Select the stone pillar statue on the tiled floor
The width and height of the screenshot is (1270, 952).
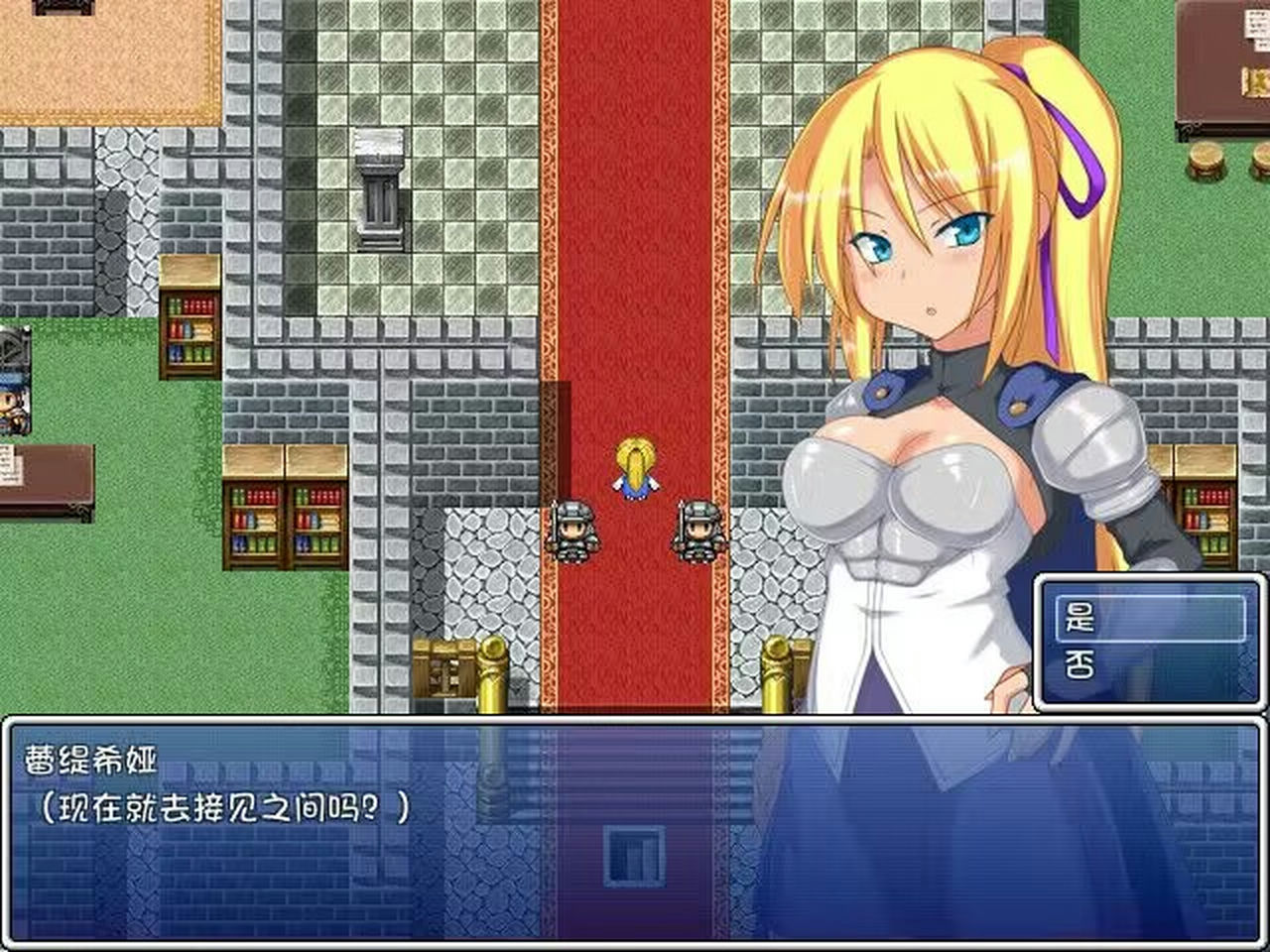[380, 188]
